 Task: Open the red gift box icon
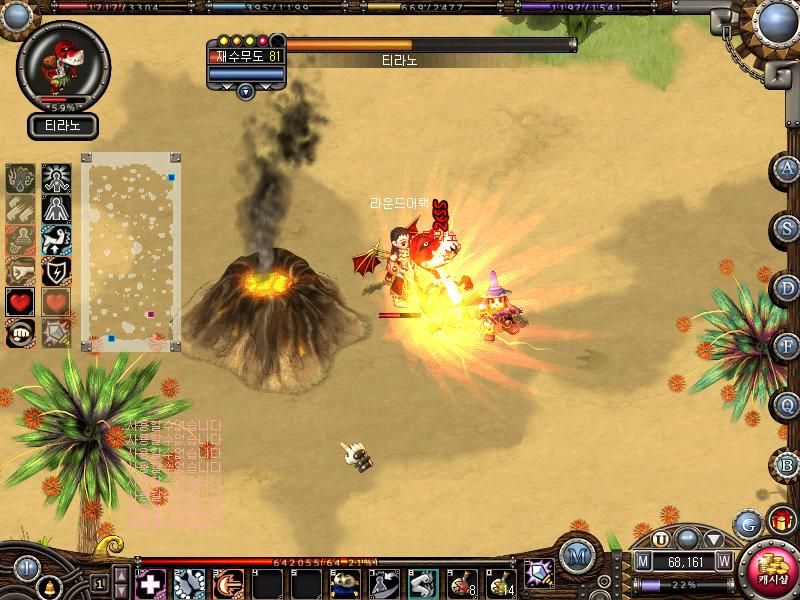point(781,521)
